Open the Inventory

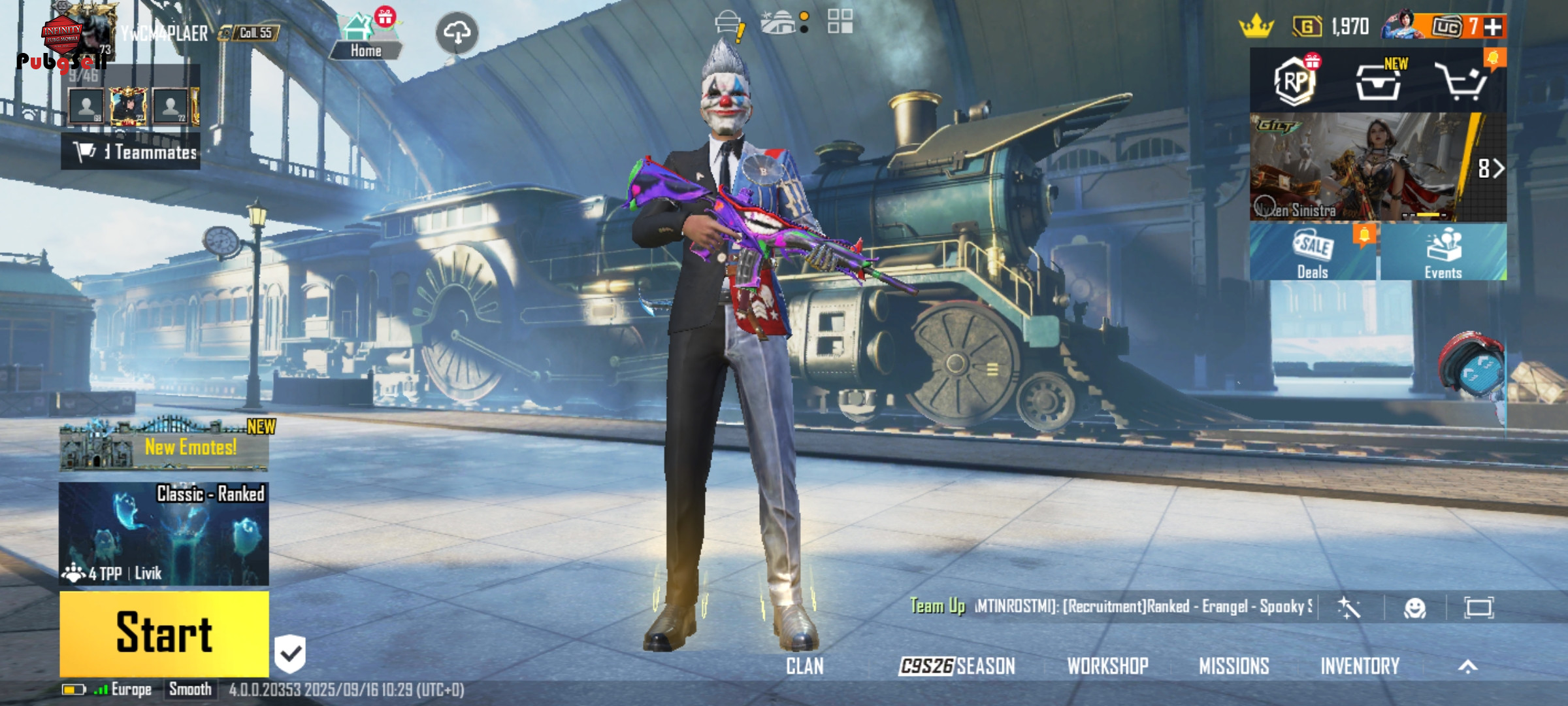[1360, 666]
